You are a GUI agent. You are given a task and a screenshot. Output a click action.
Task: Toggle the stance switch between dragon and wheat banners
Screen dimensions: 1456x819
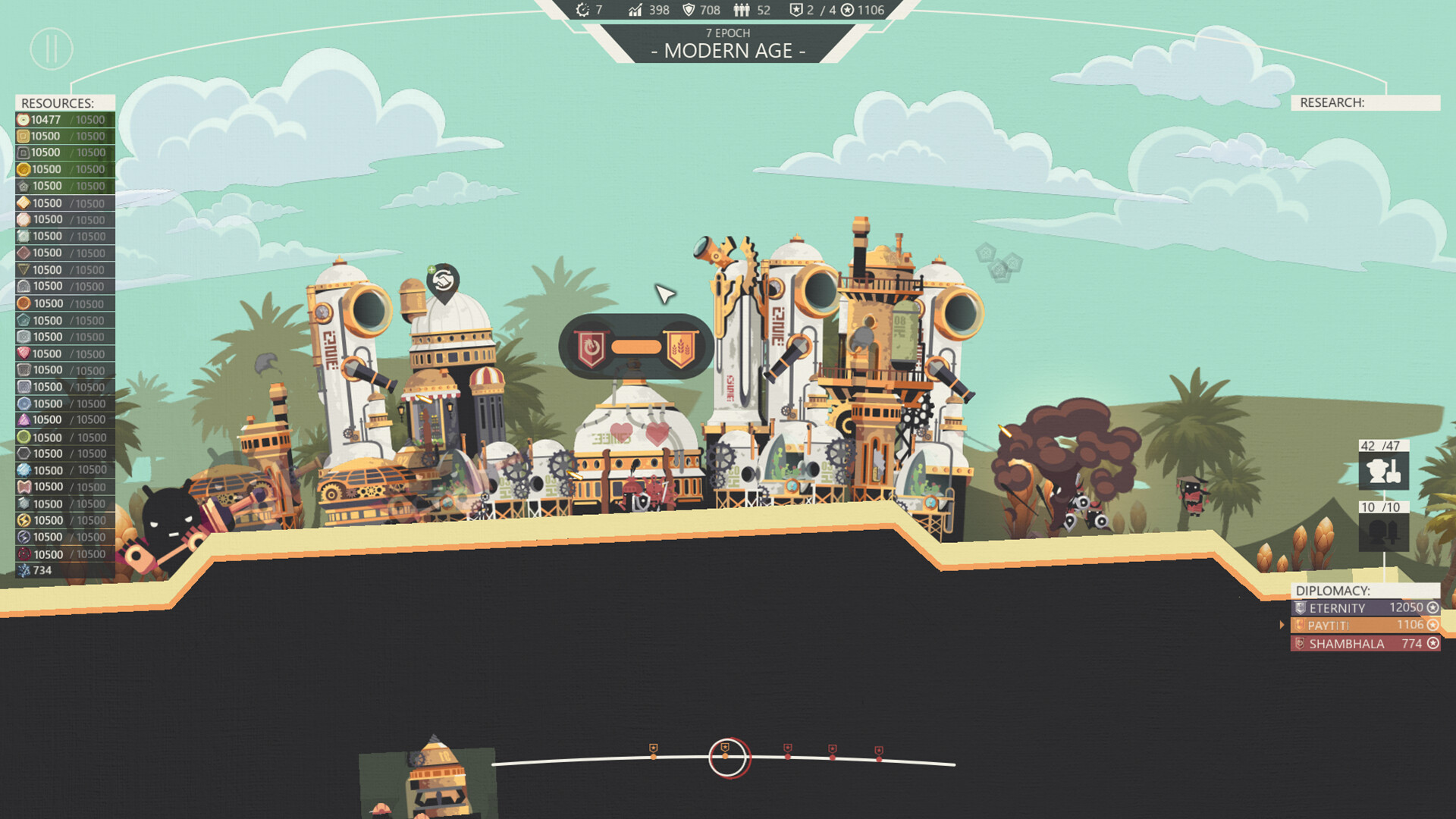click(635, 348)
